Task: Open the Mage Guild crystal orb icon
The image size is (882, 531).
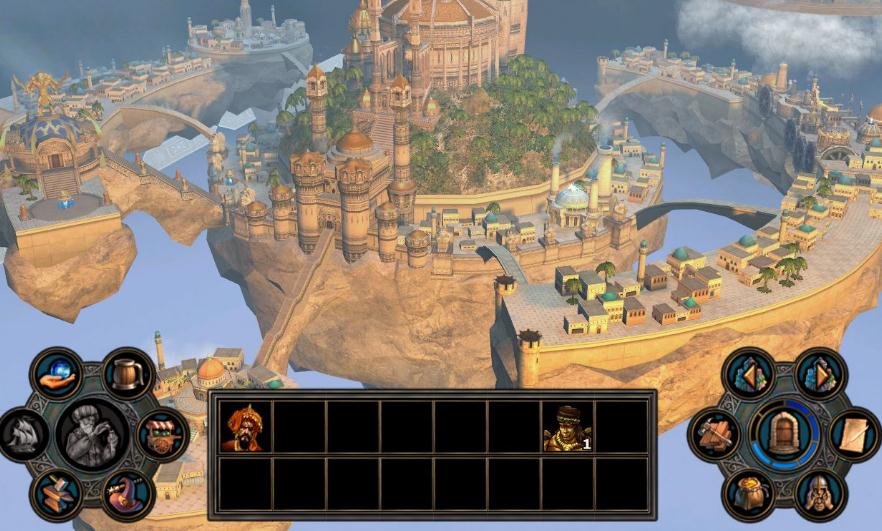Action: coord(56,372)
